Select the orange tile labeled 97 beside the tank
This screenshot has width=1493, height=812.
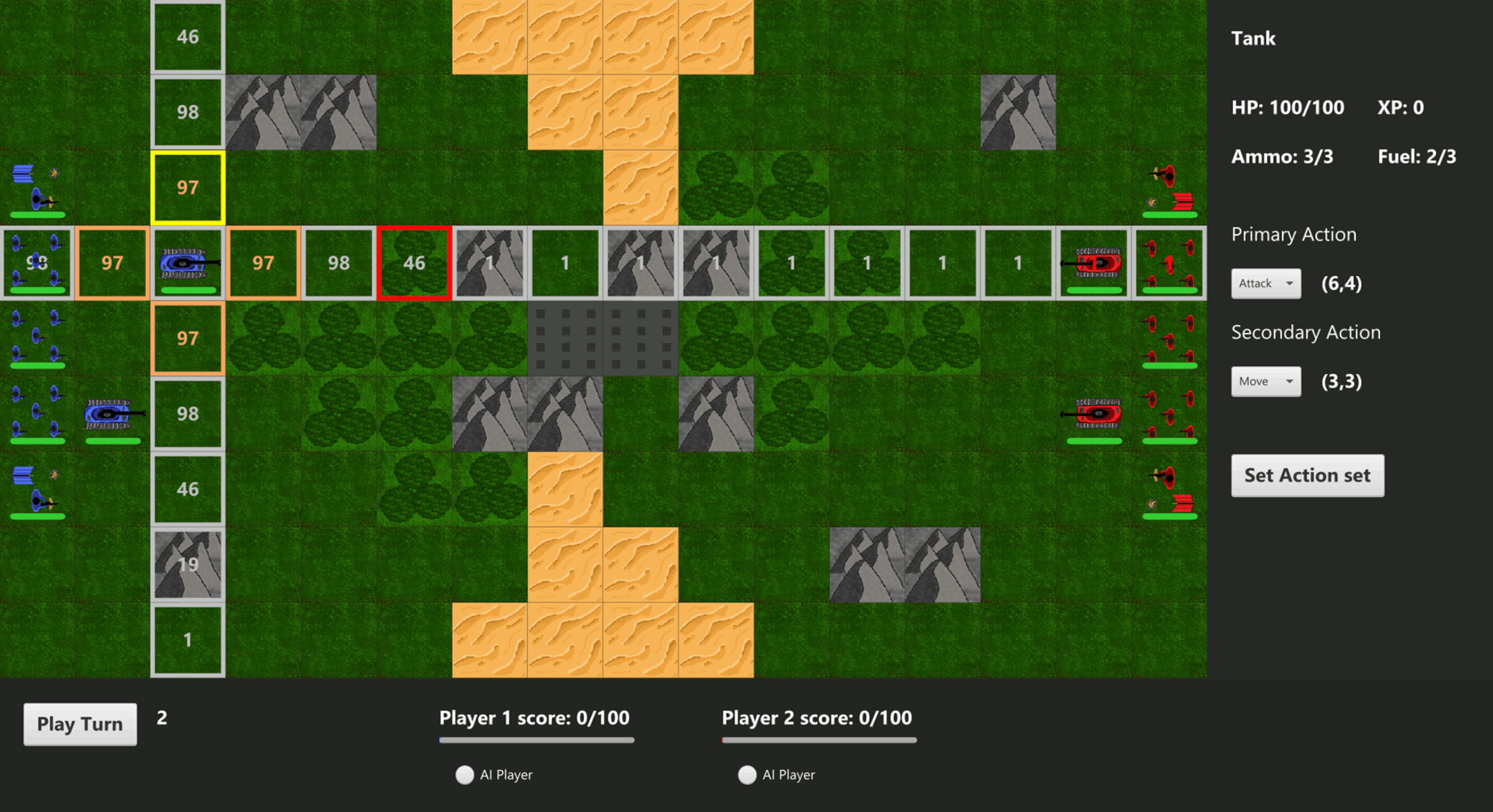point(263,263)
